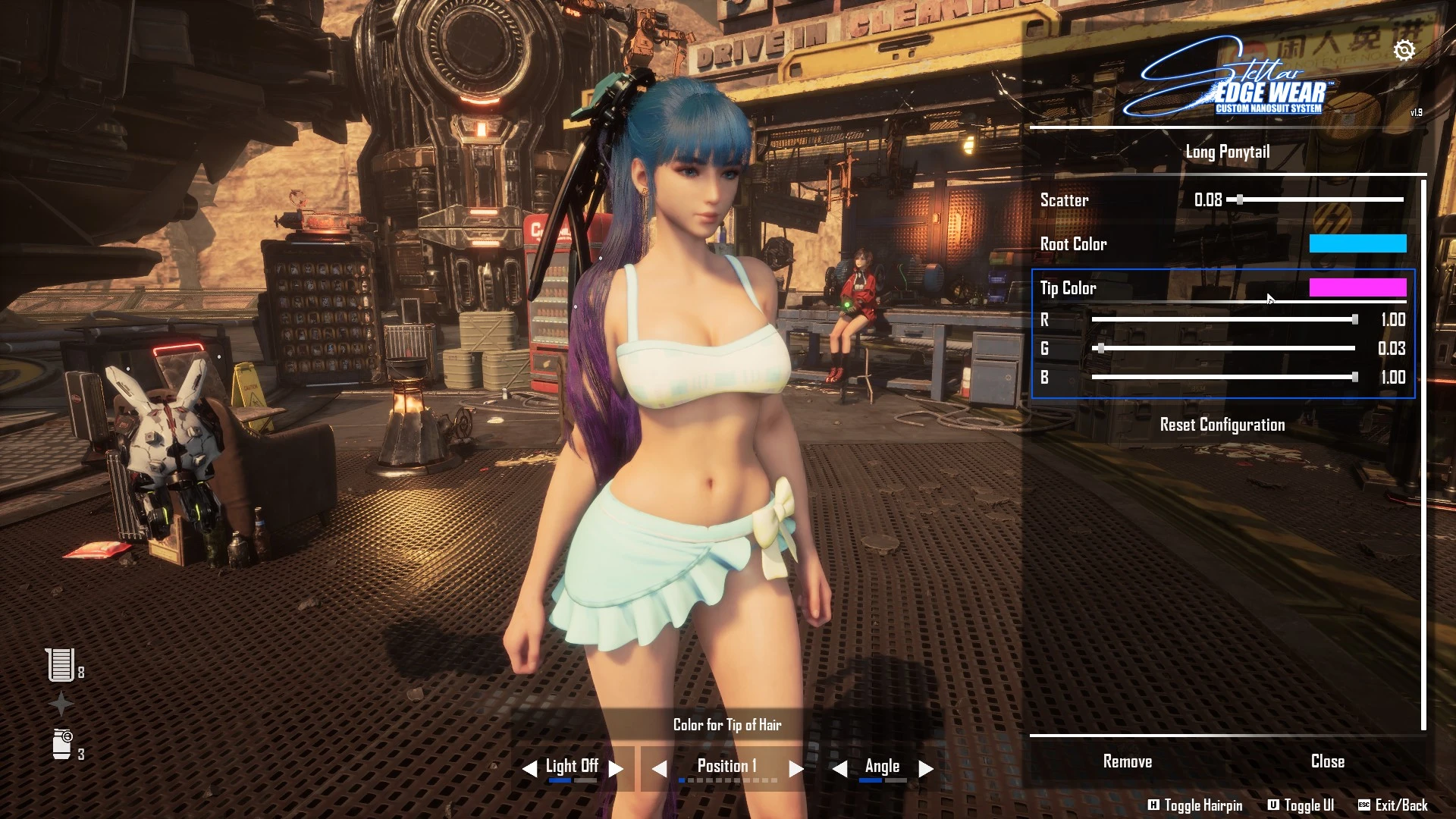Viewport: 1456px width, 819px height.
Task: Click the left arrow beside Light Off
Action: (x=529, y=769)
